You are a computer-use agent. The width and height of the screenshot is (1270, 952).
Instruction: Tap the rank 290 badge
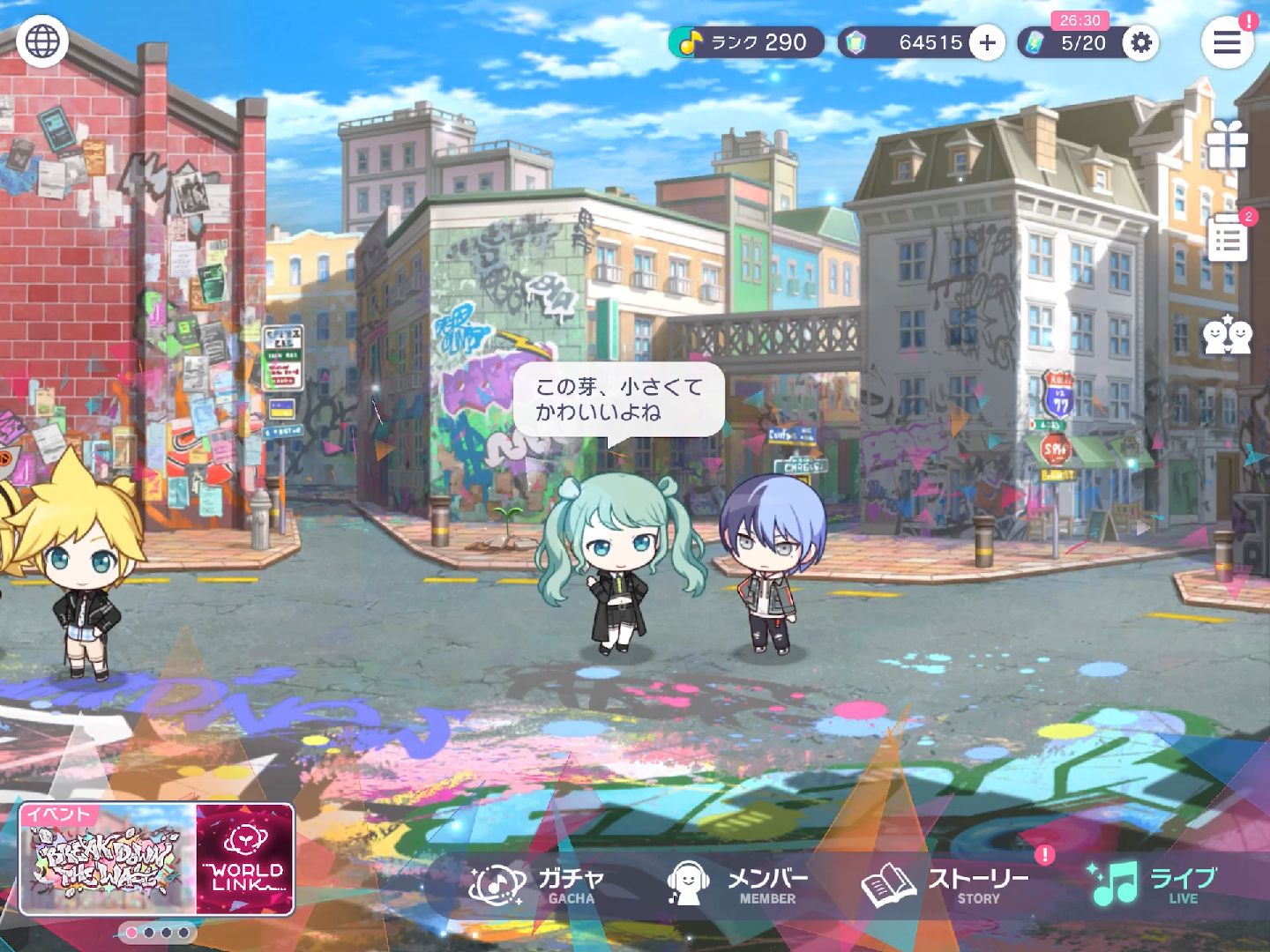pyautogui.click(x=746, y=42)
